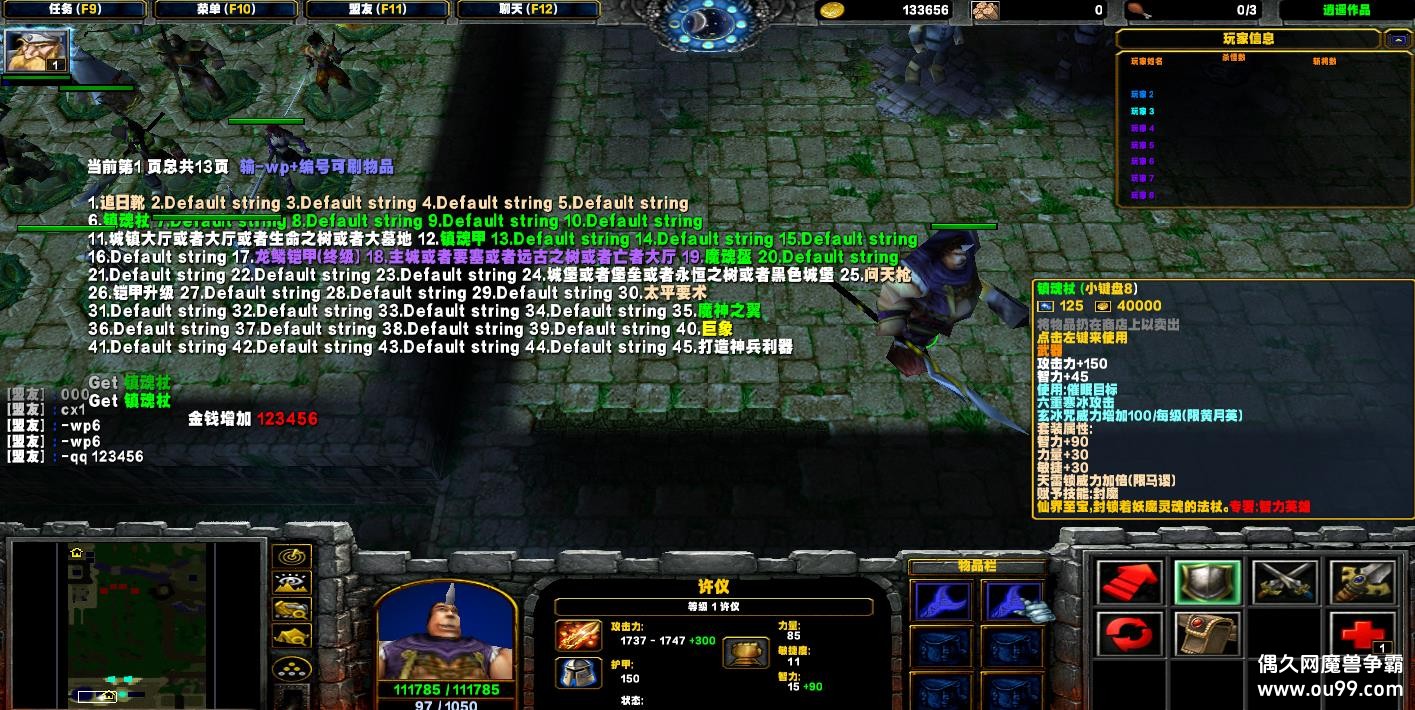The width and height of the screenshot is (1415, 710).
Task: Use the belt pouch ability icon
Action: 1207,635
